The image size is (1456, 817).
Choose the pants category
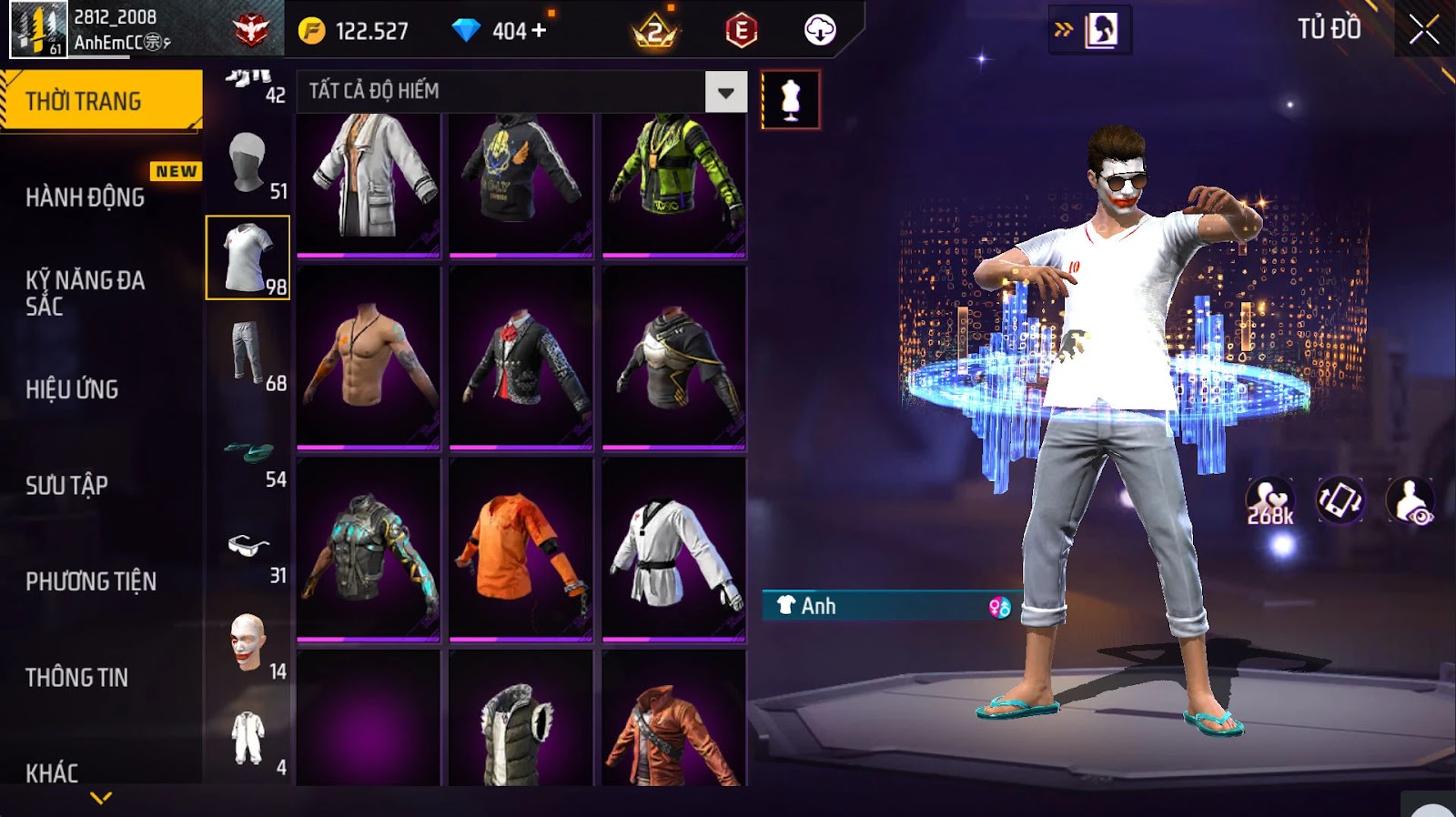248,354
